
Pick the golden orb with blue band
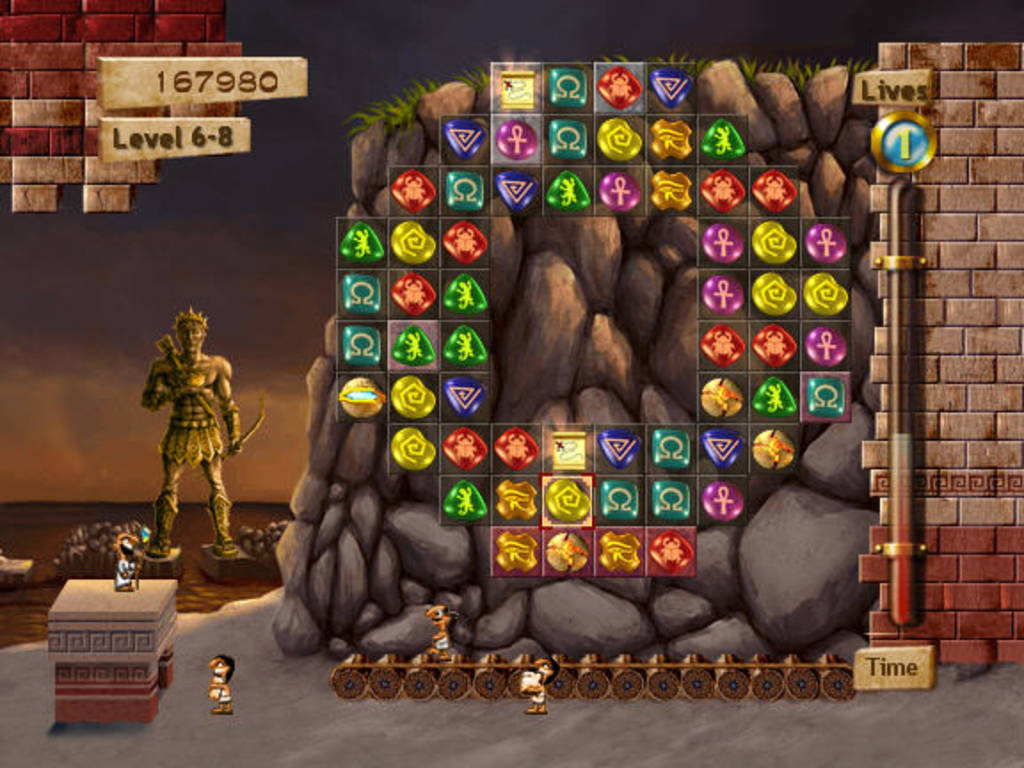(361, 397)
